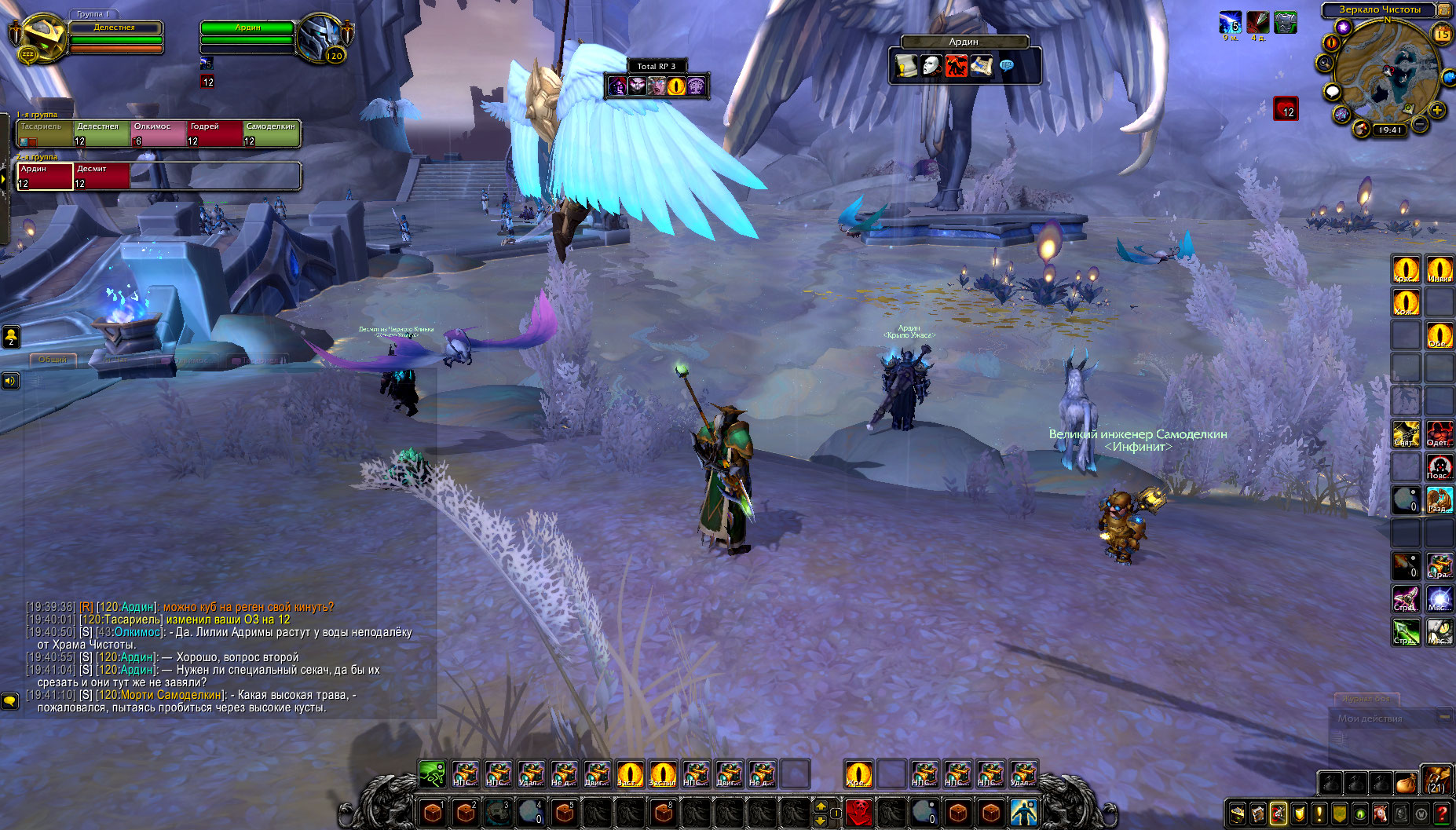This screenshot has height=830, width=1456.
Task: Activate the green running figure ability
Action: [432, 773]
